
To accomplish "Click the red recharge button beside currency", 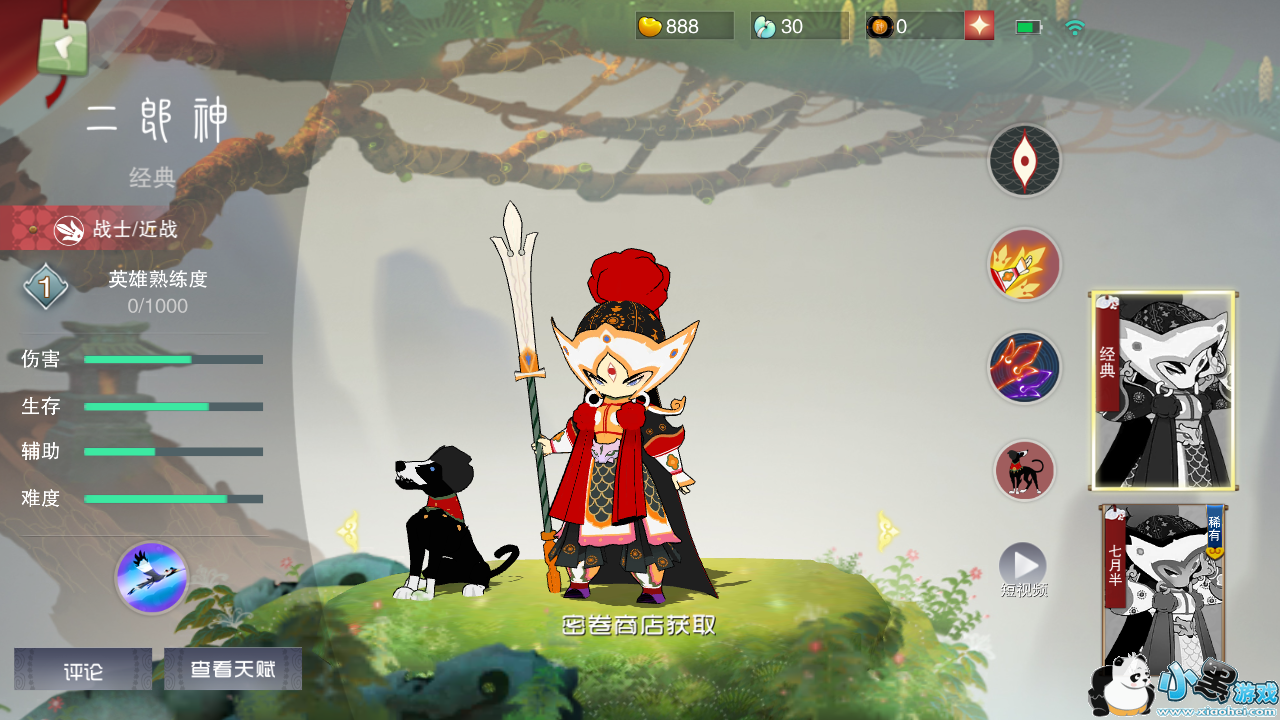I will (979, 26).
